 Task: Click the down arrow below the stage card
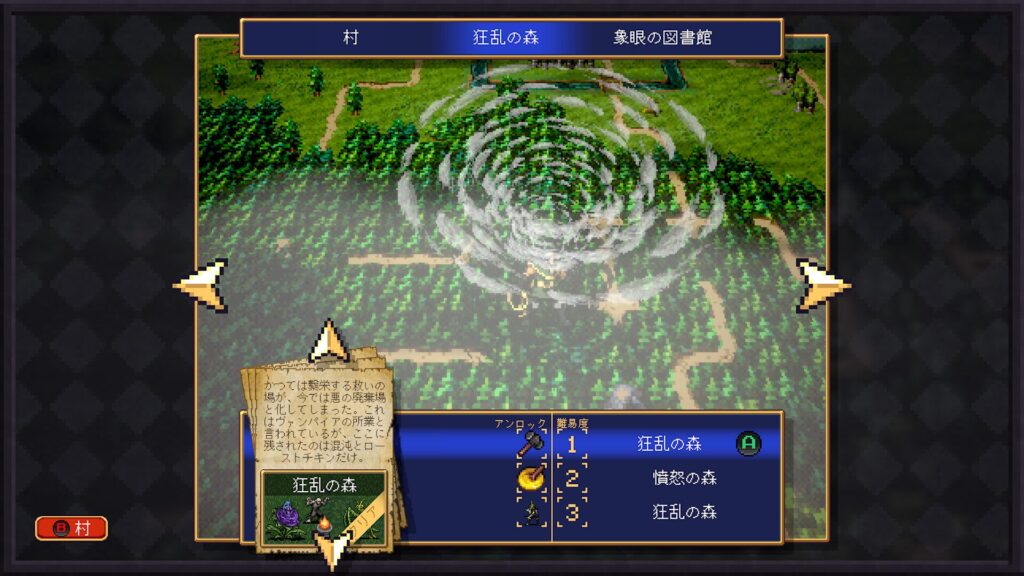pyautogui.click(x=331, y=551)
